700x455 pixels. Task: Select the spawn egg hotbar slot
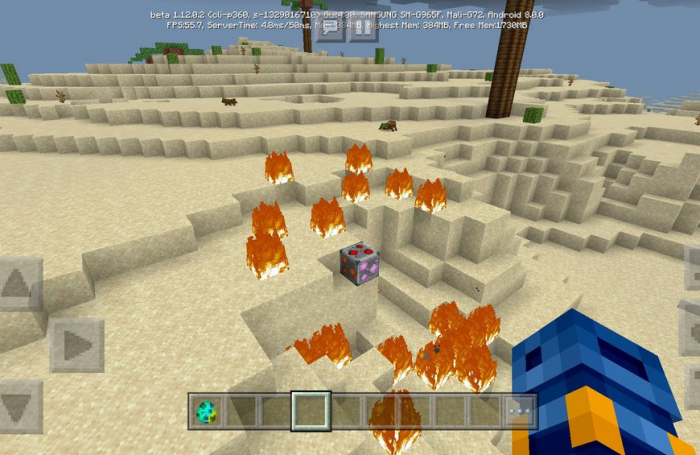pos(207,411)
